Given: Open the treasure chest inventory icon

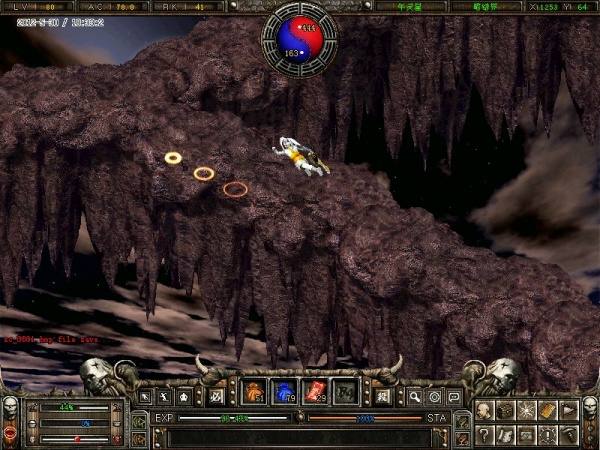Looking at the screenshot, I should (506, 410).
